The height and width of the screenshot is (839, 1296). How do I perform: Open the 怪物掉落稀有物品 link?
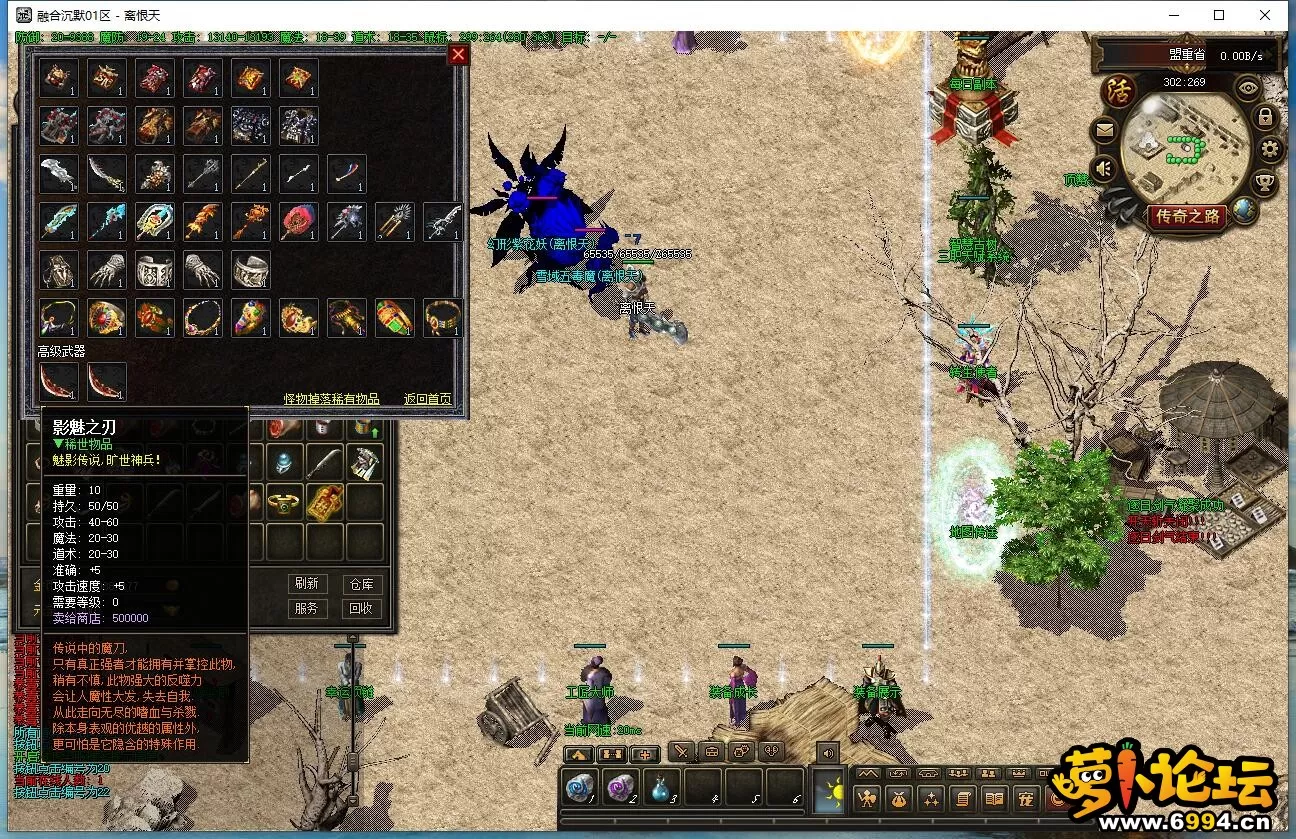tap(331, 399)
